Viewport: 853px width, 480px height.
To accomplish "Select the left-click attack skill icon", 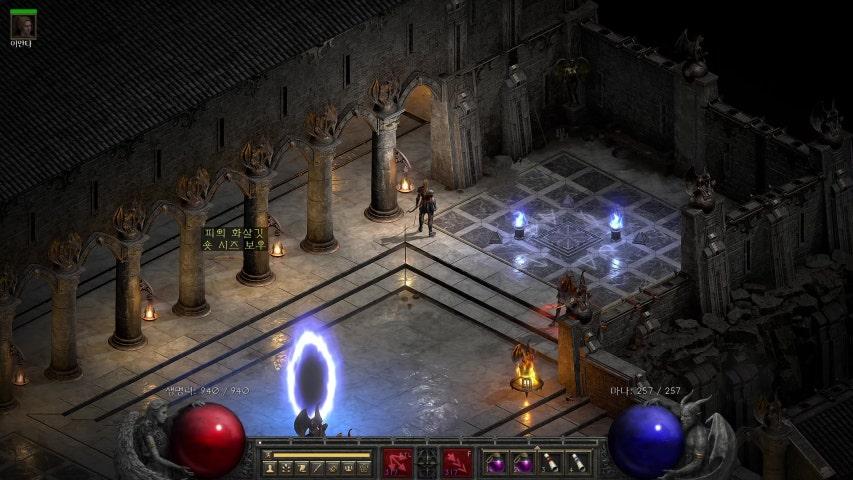I will (397, 462).
